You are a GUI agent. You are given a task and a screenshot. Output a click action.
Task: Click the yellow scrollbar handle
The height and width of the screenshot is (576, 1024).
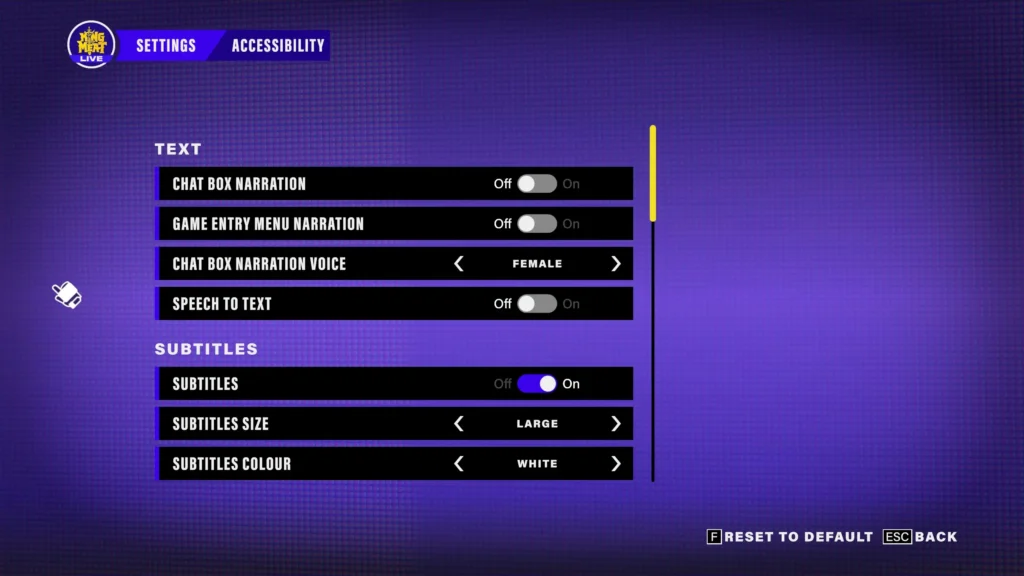(x=653, y=172)
